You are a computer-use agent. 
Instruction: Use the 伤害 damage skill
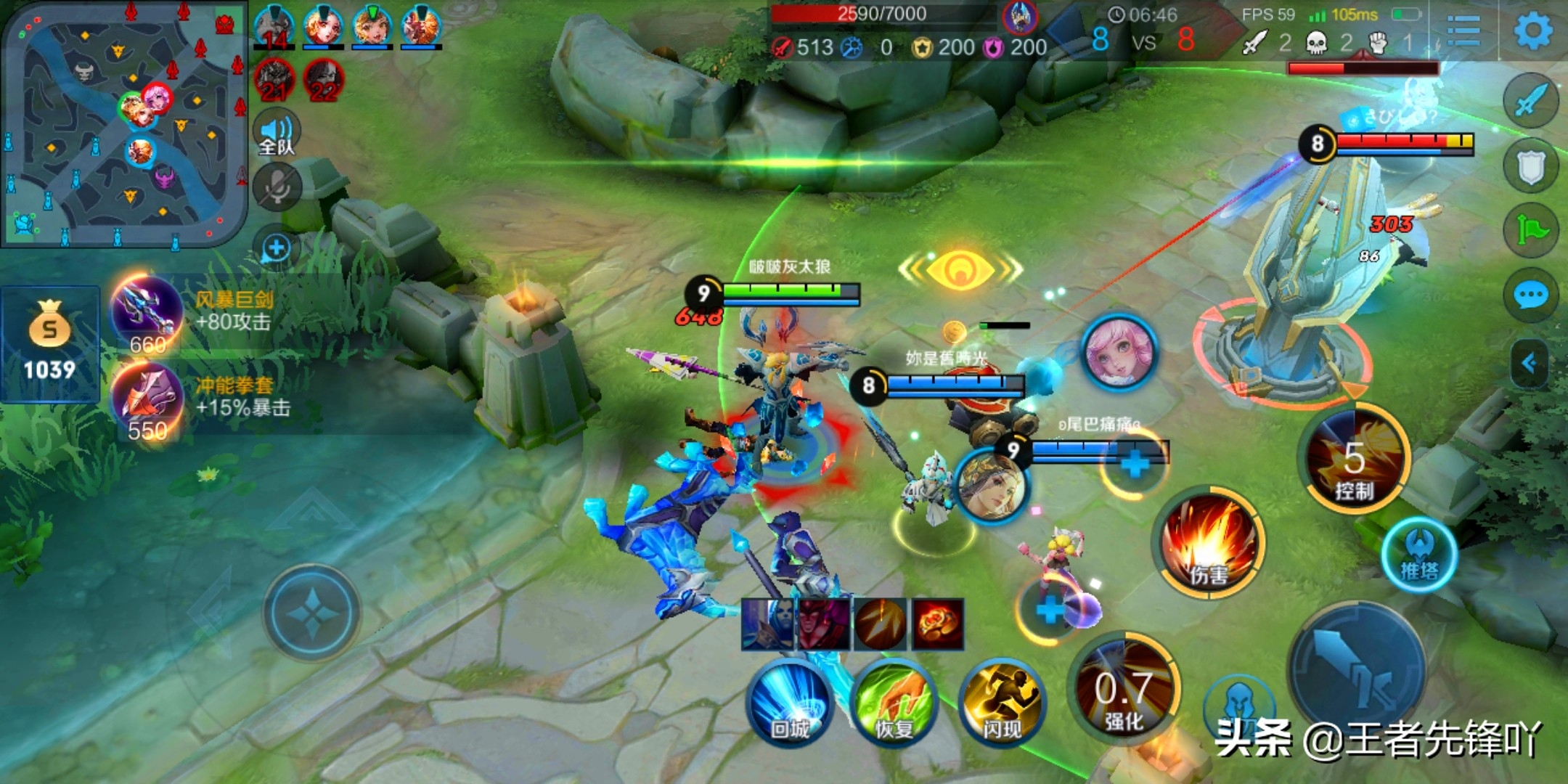click(1208, 543)
